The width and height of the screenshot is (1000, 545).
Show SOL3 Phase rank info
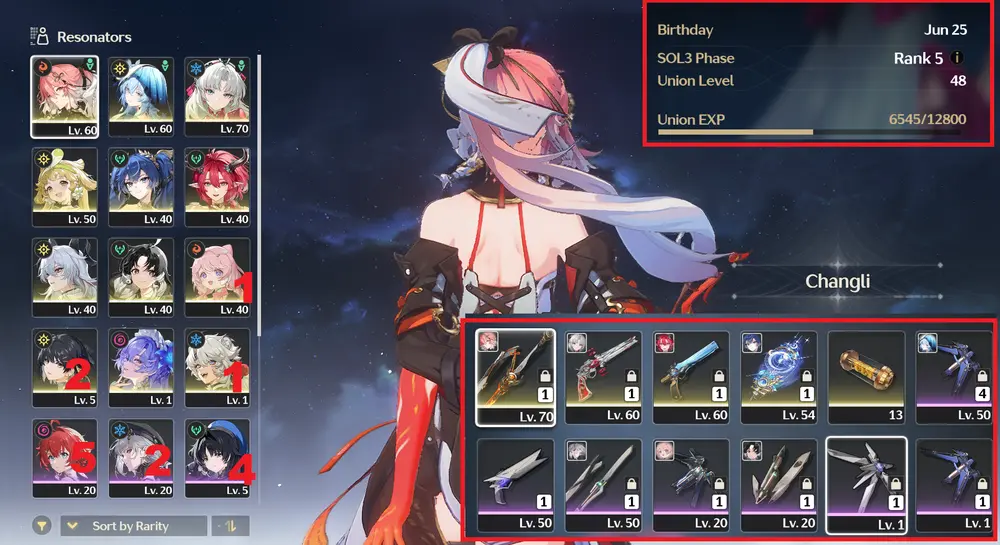[x=958, y=58]
